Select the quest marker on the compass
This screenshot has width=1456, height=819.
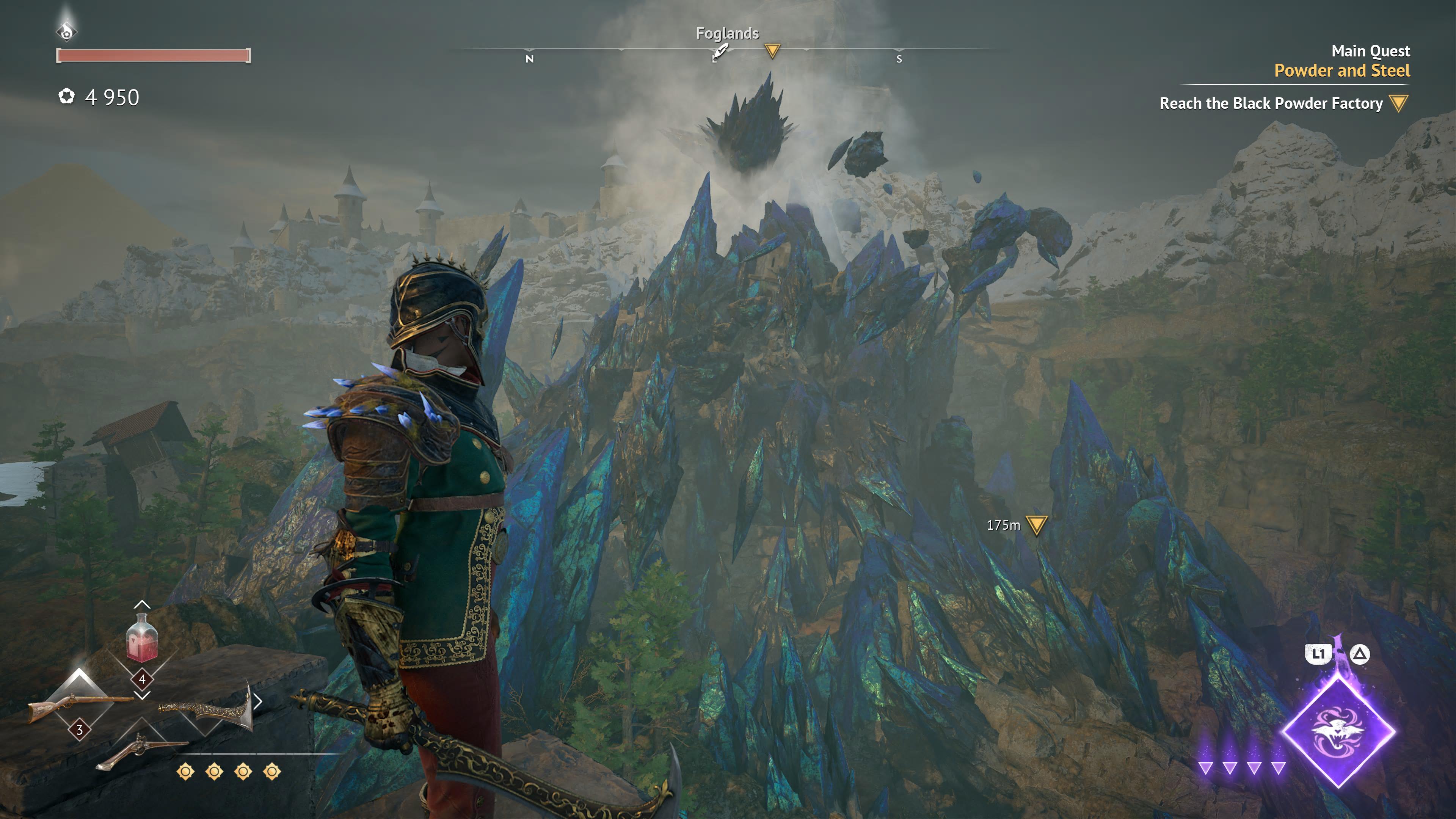point(772,51)
